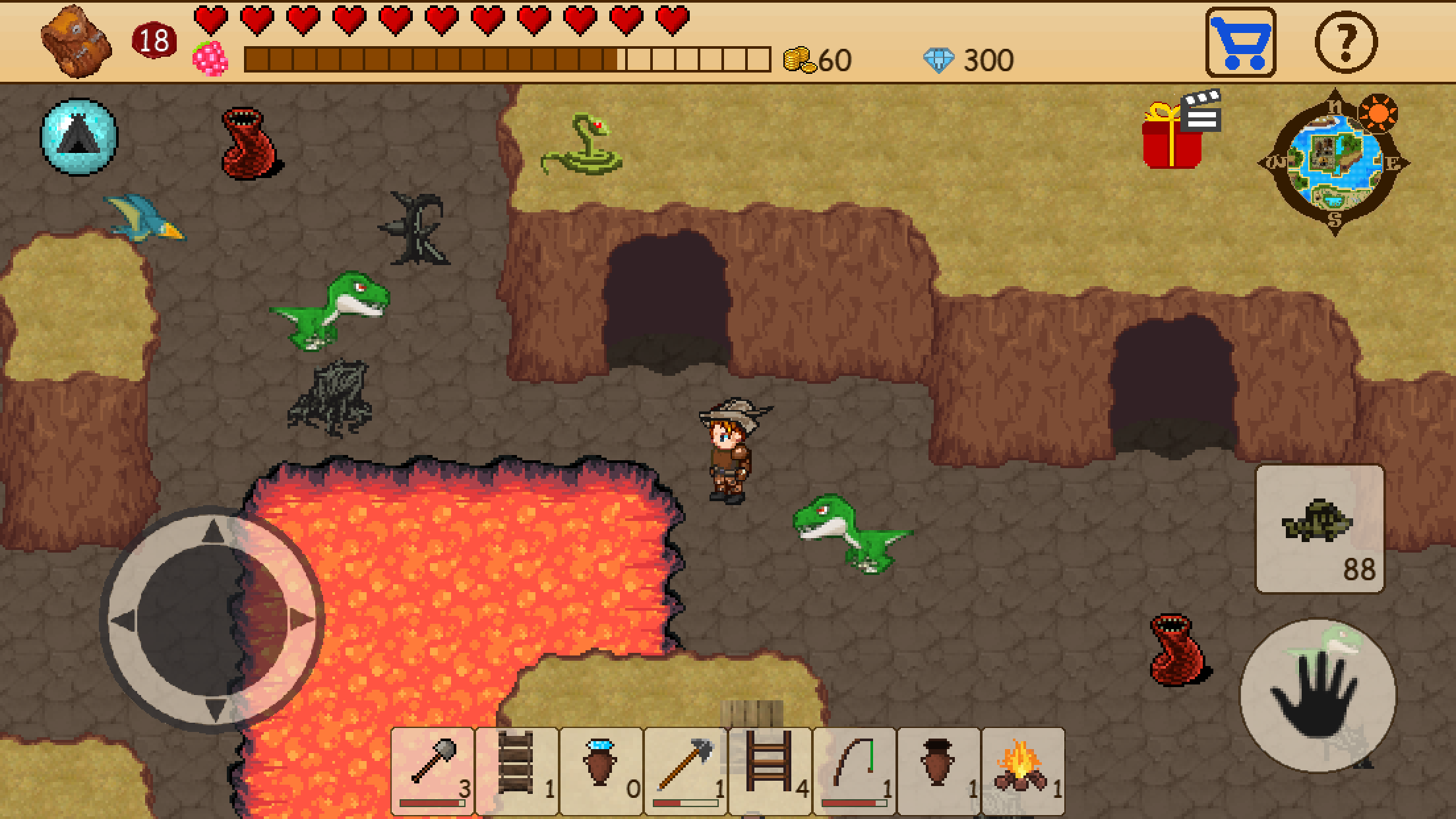Image resolution: width=1456 pixels, height=819 pixels.
Task: Check the berry experience progress bar
Action: pyautogui.click(x=508, y=59)
